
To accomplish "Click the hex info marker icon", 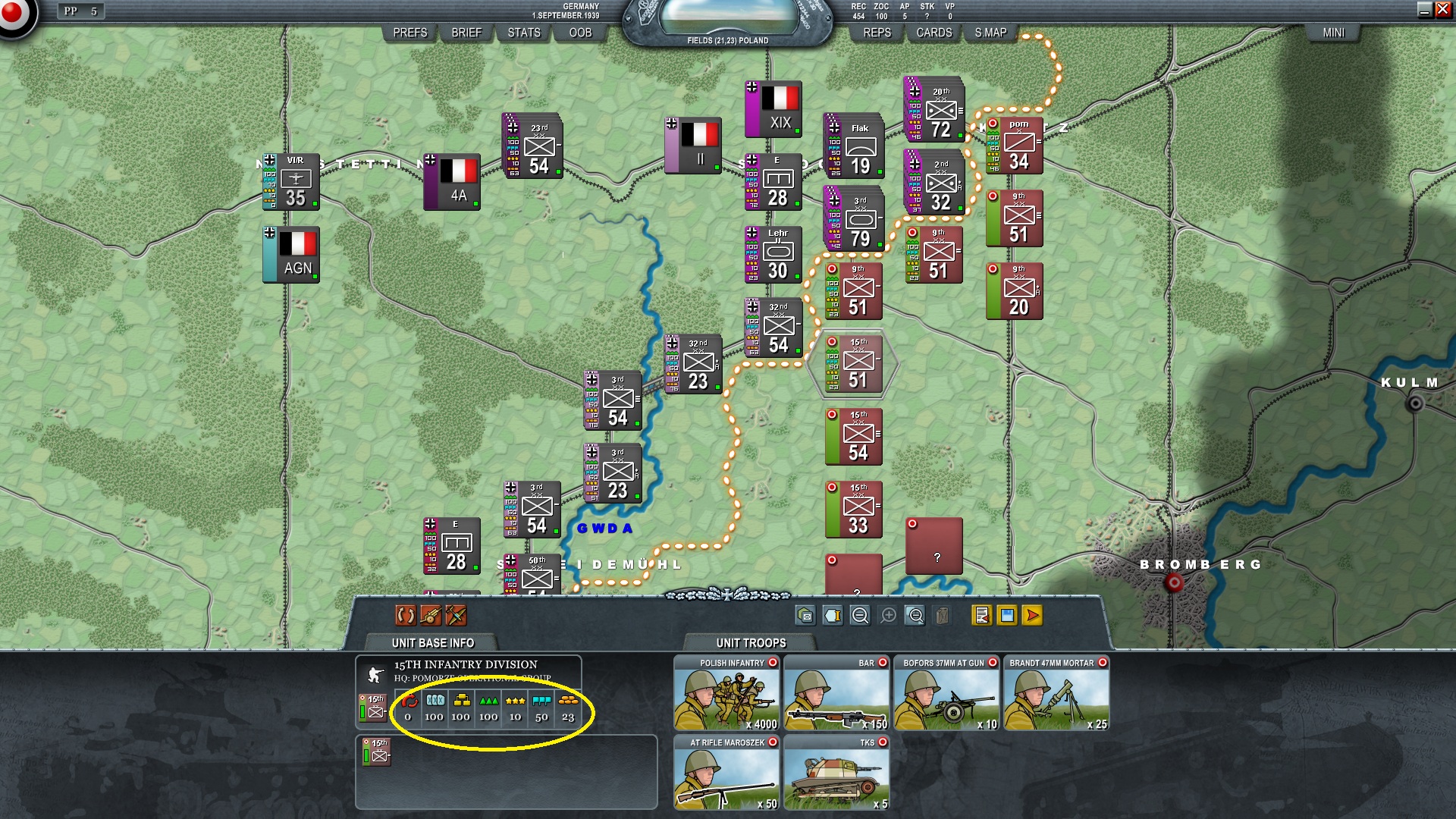I will (831, 617).
